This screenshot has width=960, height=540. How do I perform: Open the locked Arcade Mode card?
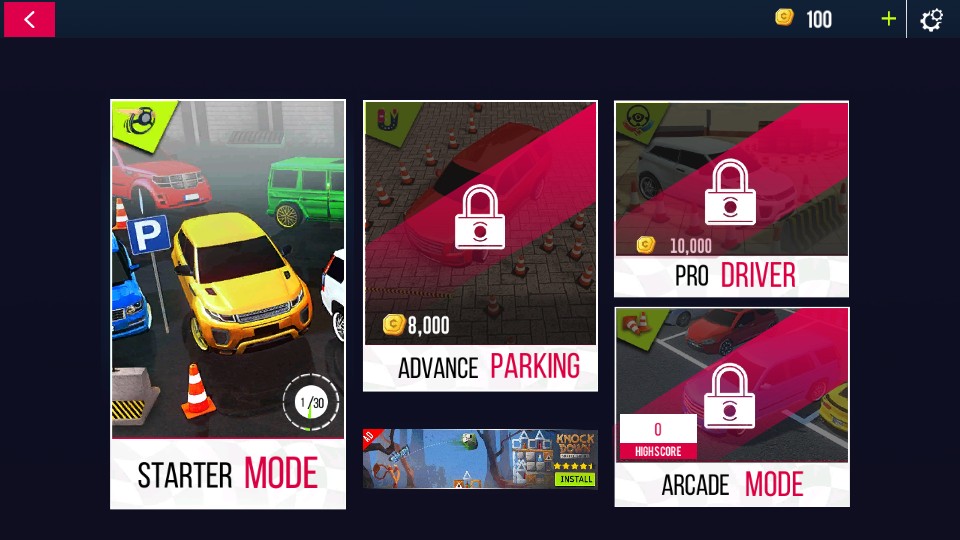(731, 405)
